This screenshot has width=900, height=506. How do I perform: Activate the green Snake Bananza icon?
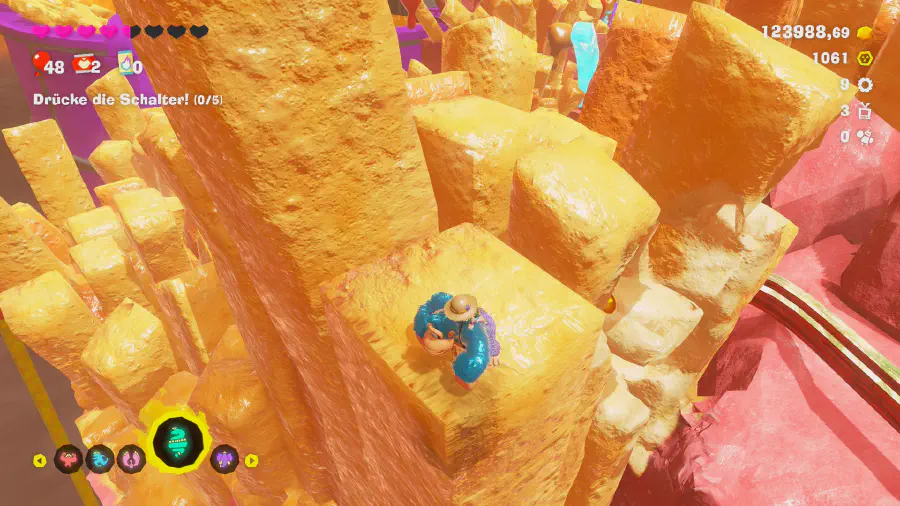pos(178,444)
